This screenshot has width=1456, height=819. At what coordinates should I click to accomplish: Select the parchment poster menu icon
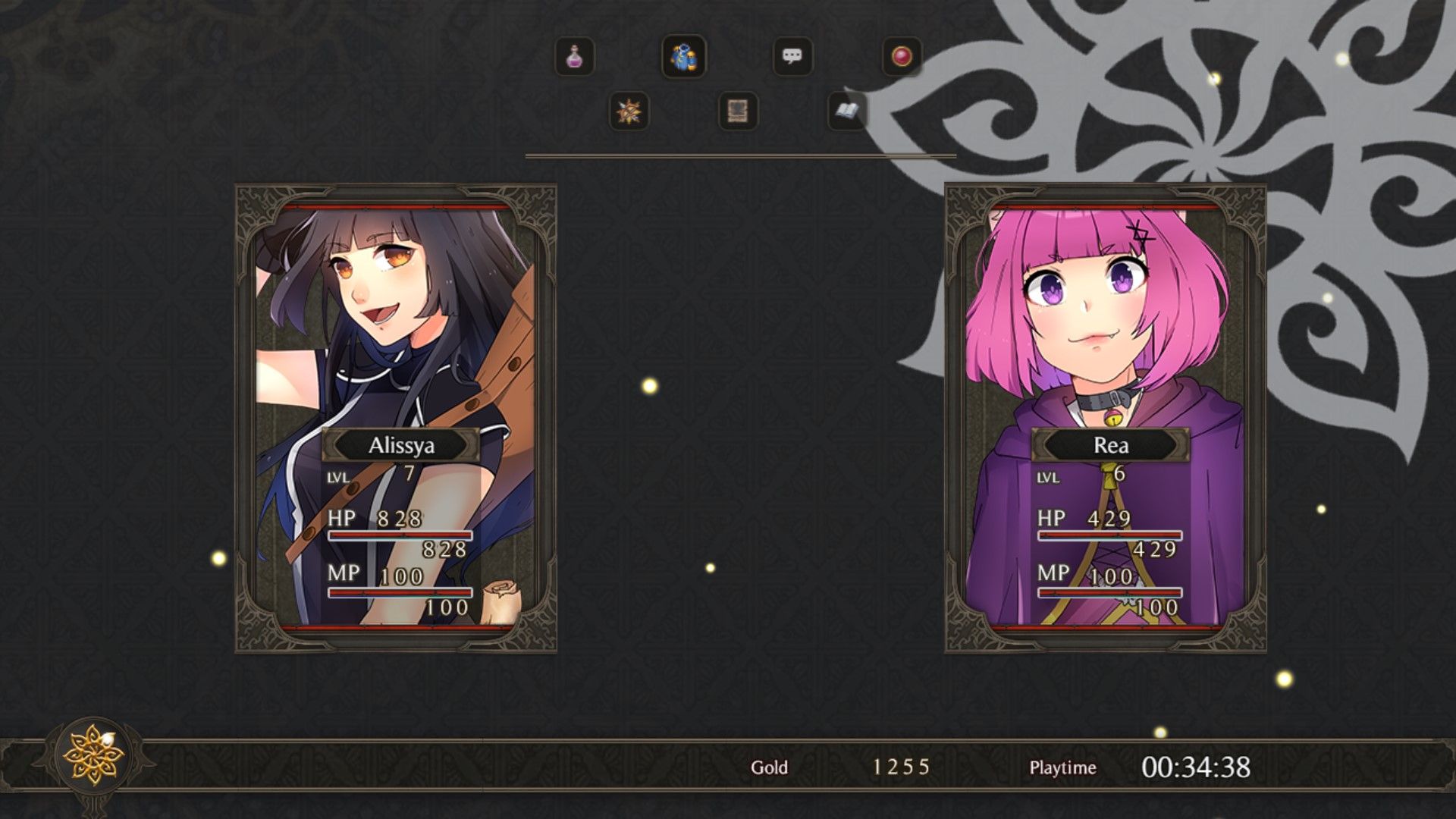pos(738,112)
